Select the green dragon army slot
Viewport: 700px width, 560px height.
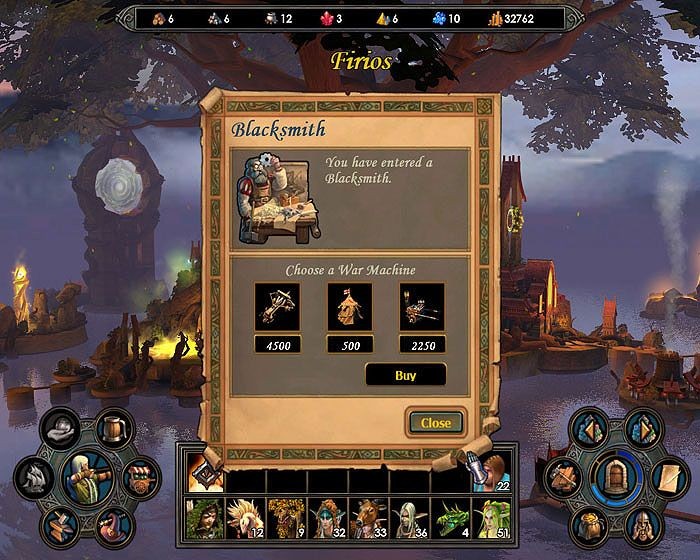click(x=448, y=516)
